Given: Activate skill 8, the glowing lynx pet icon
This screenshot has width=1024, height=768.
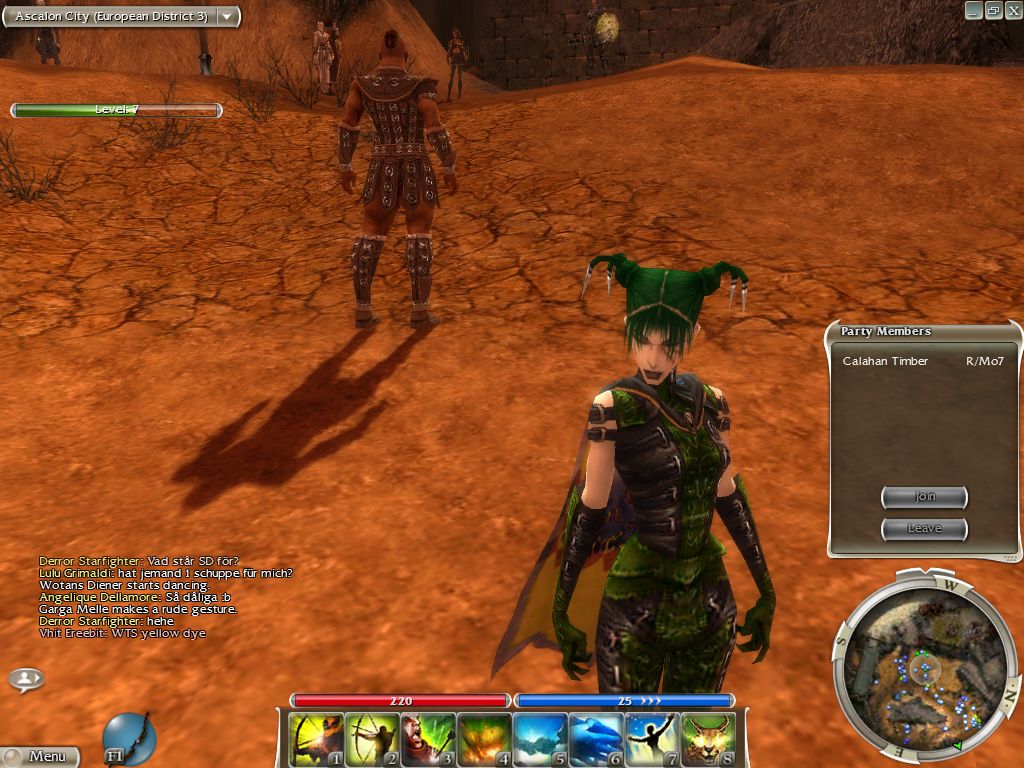Looking at the screenshot, I should click(708, 739).
